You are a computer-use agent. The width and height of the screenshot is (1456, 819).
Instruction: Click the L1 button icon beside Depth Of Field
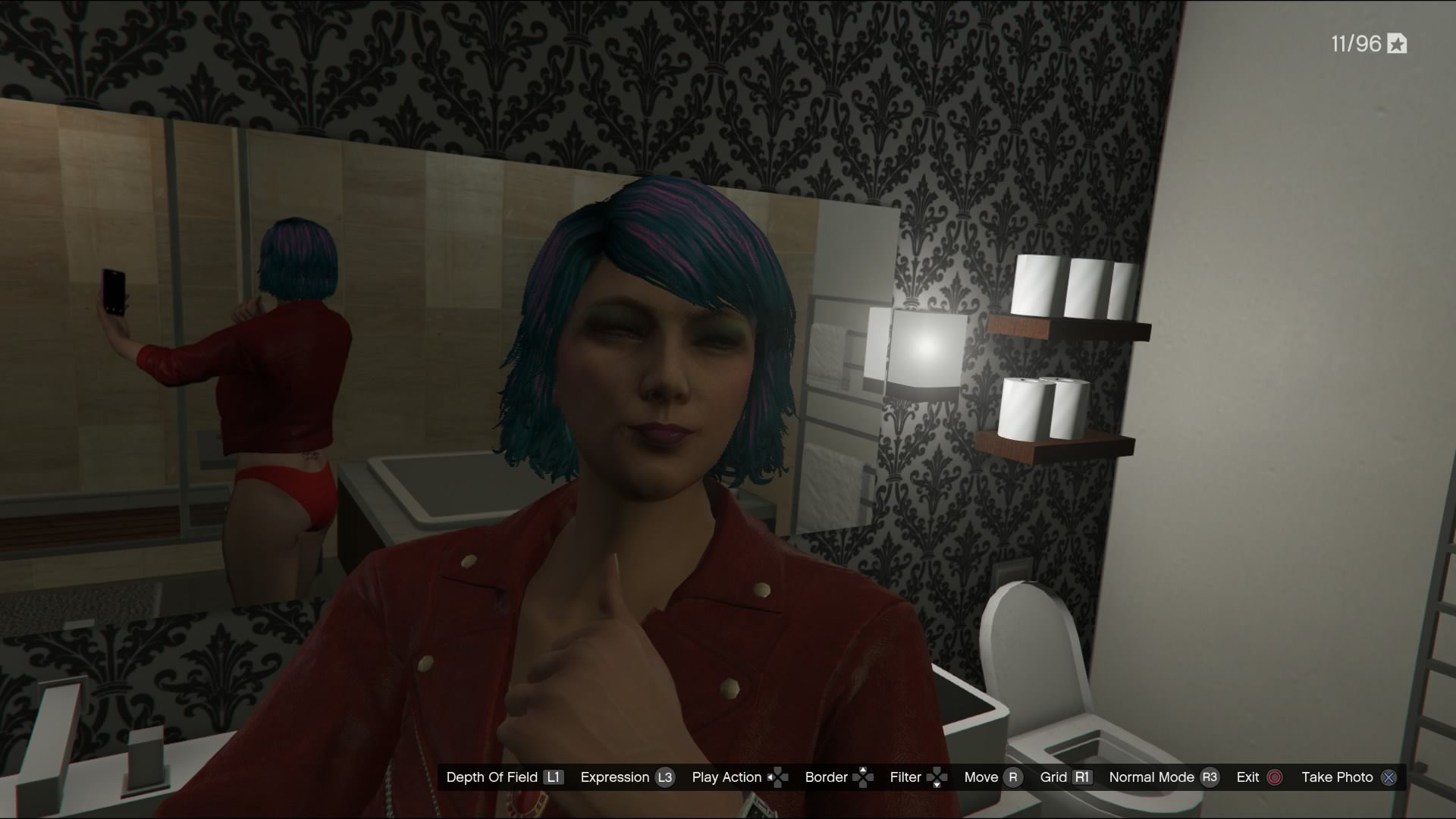(554, 777)
